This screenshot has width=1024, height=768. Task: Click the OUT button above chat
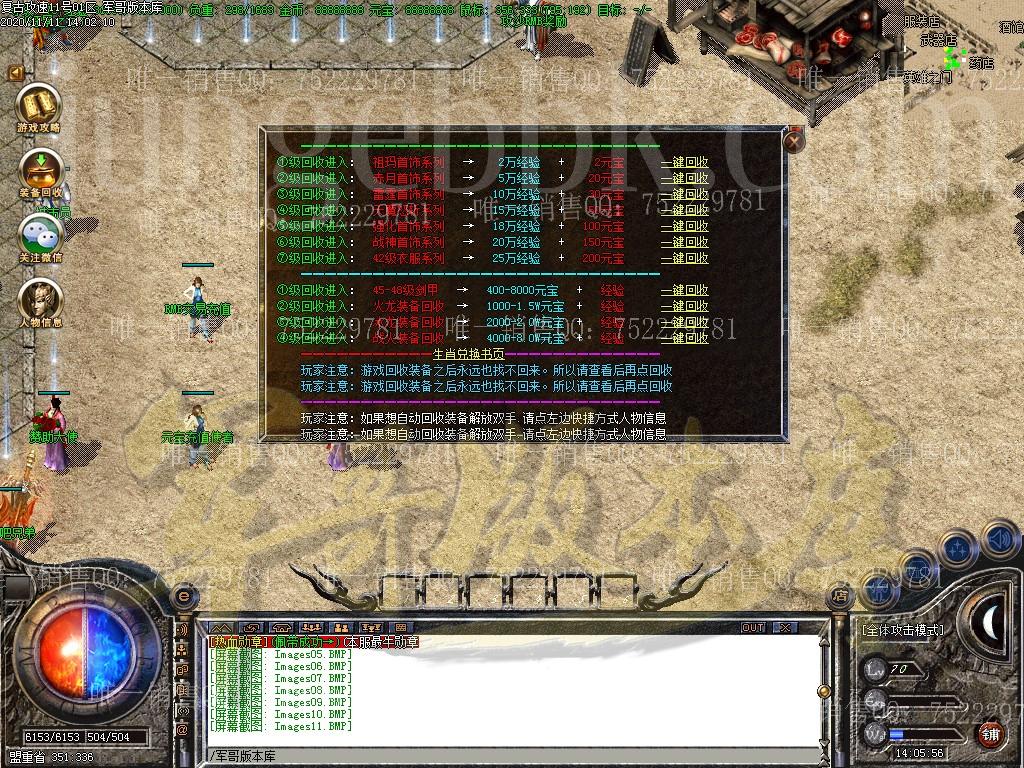pos(753,628)
